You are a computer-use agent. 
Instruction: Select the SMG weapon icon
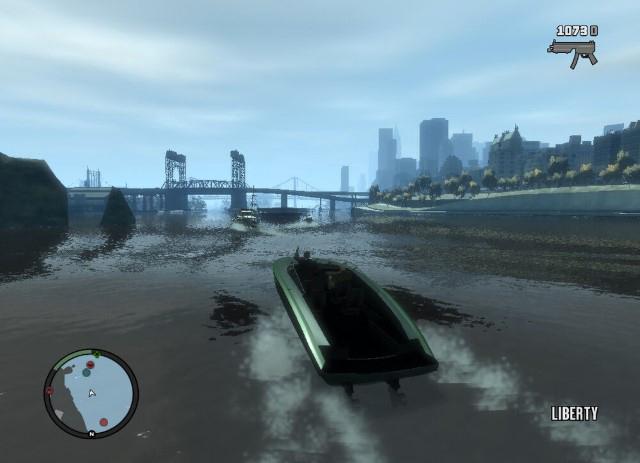point(573,52)
